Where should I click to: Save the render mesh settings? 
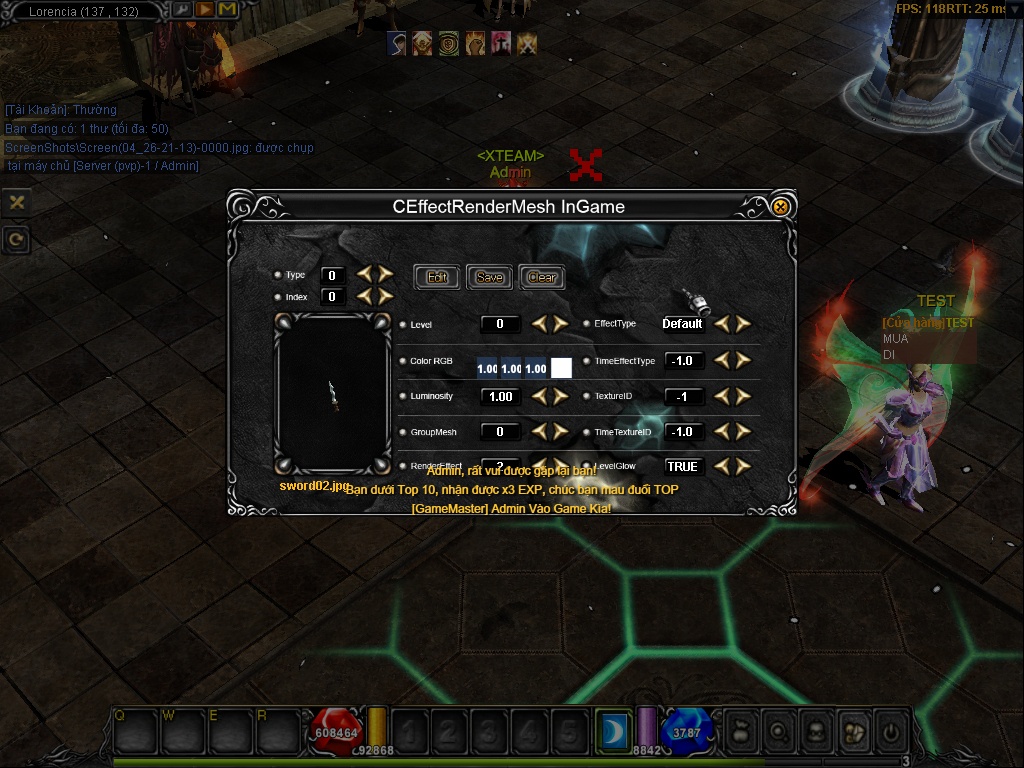489,277
